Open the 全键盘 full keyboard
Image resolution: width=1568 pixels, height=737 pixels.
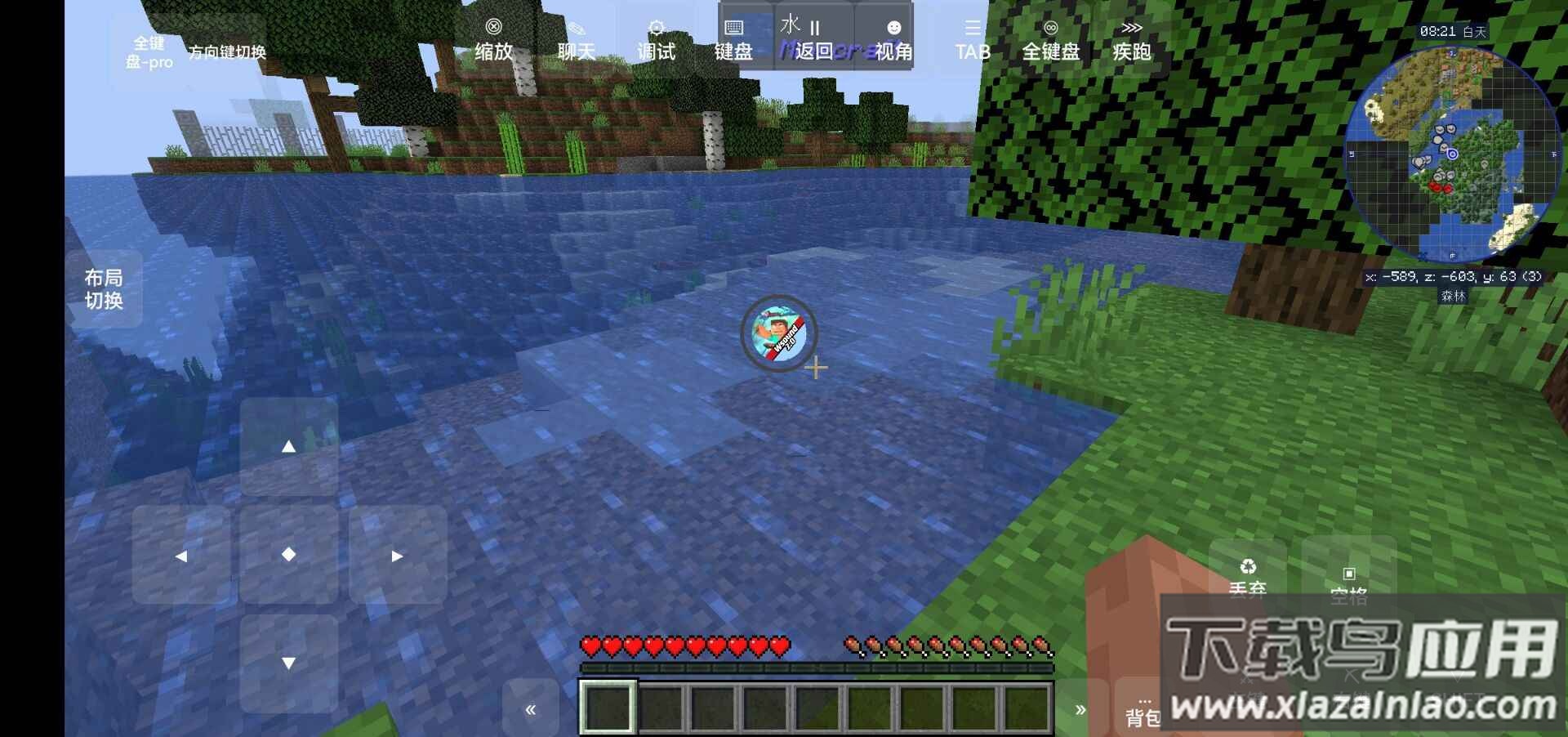[1051, 41]
